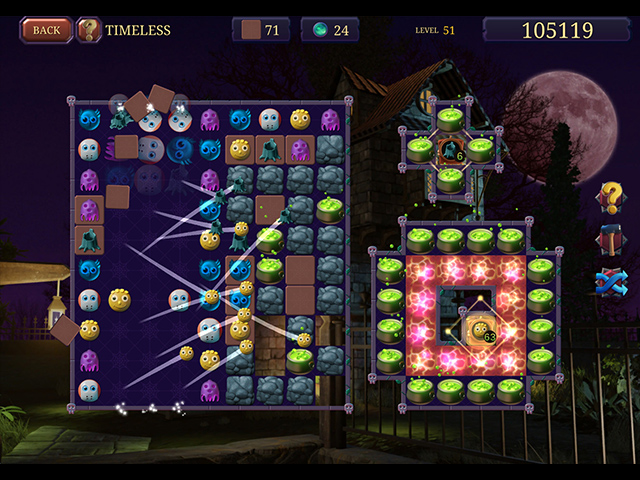The width and height of the screenshot is (640, 480).
Task: Open help beside the Timeless label
Action: coord(89,30)
